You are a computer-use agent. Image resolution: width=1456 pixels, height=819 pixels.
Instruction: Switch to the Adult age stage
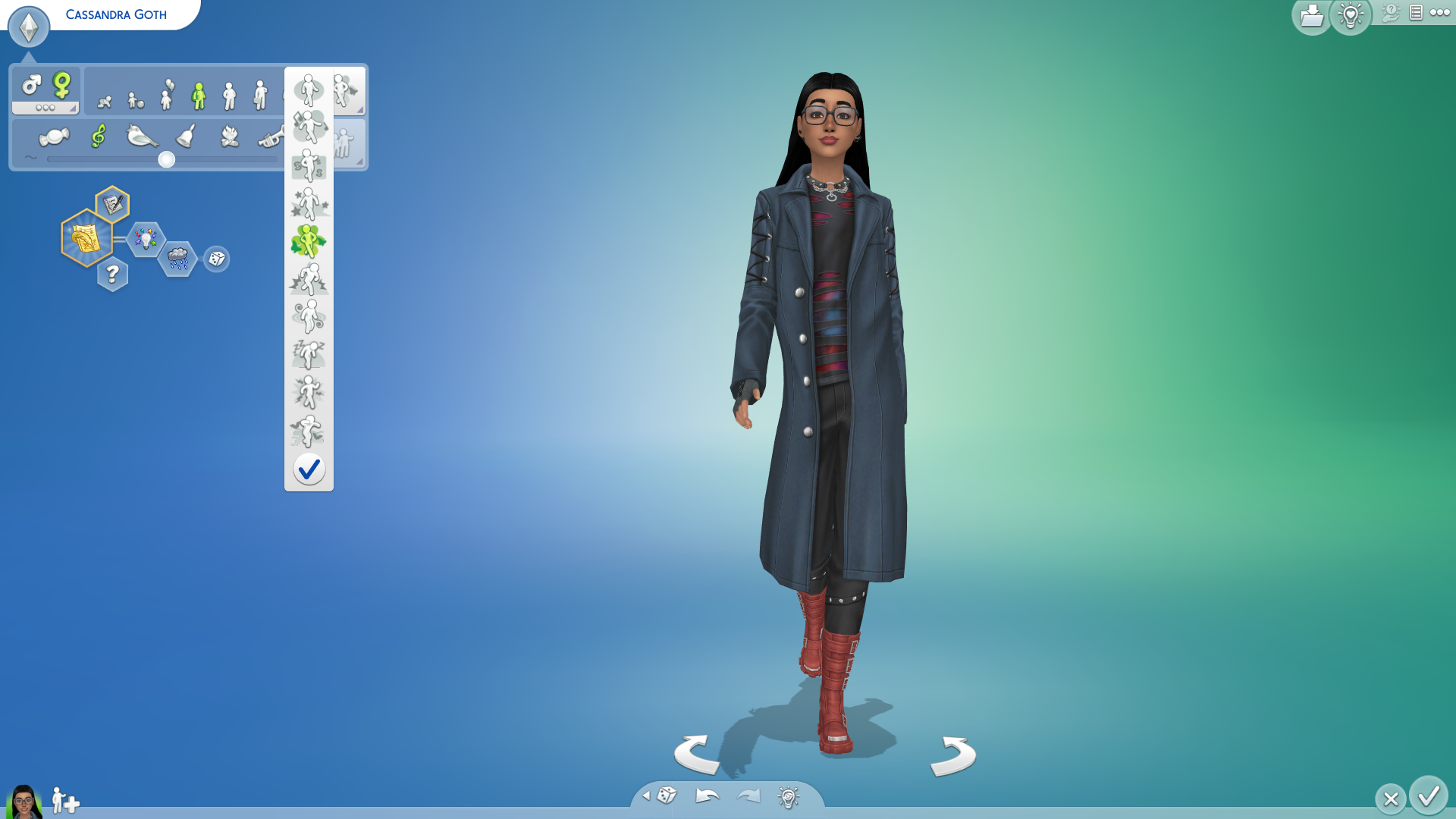point(261,93)
